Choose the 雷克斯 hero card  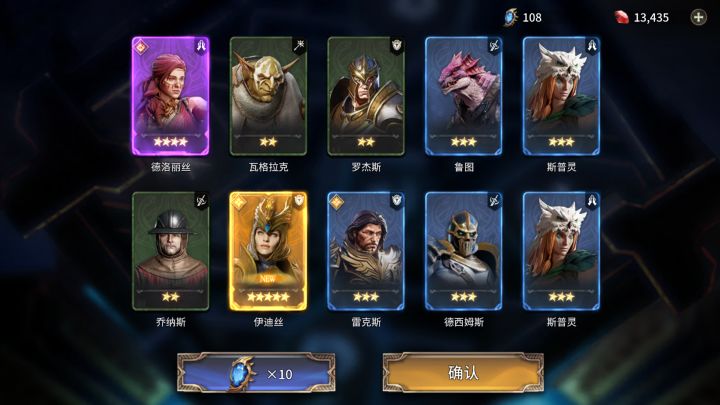tap(366, 251)
